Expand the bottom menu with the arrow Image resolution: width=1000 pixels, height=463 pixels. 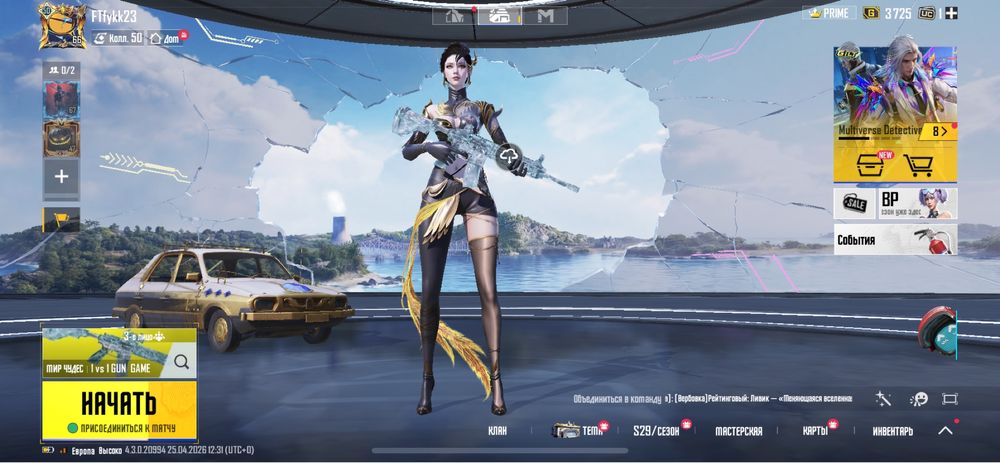(945, 431)
